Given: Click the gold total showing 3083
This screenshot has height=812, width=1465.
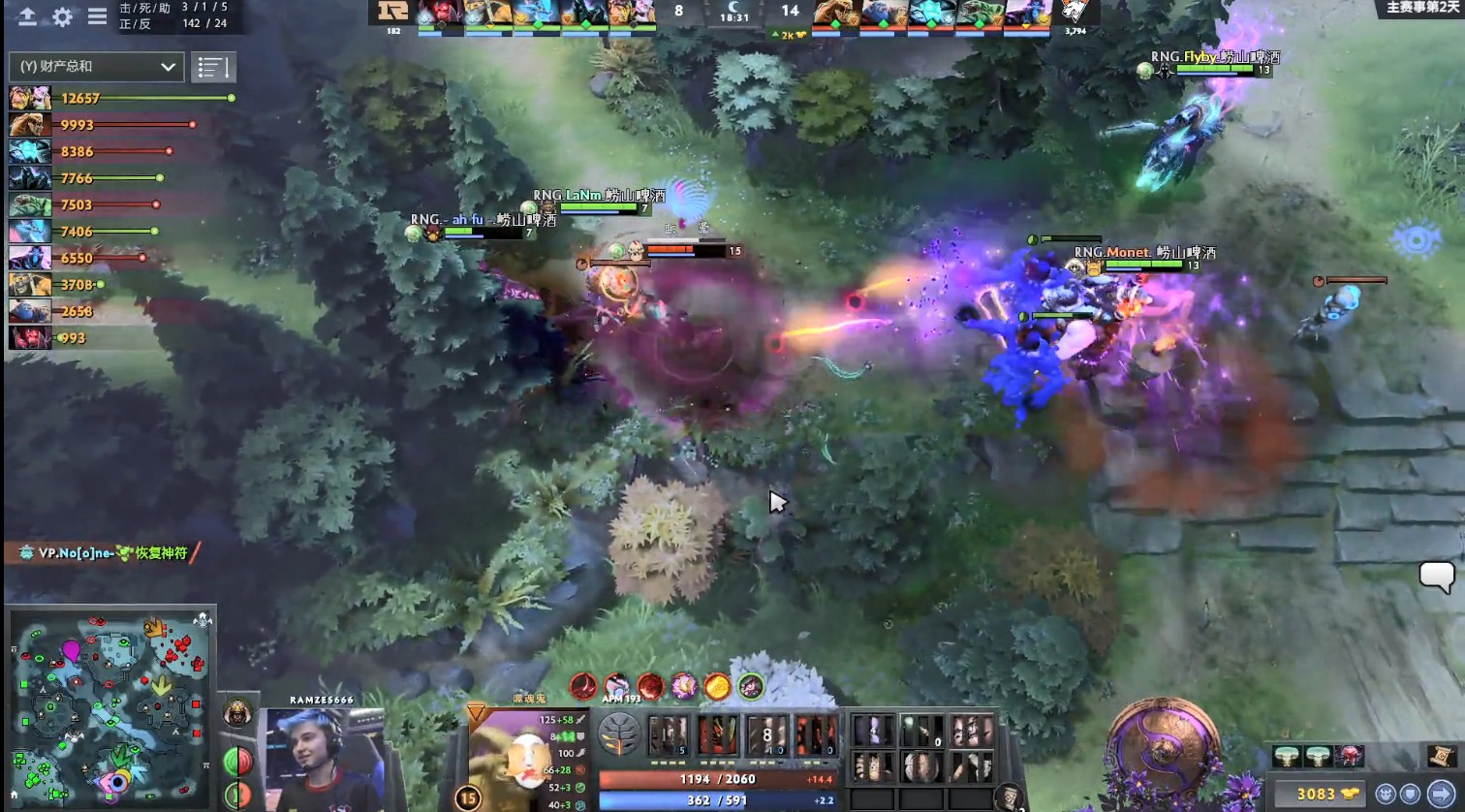Looking at the screenshot, I should [1315, 793].
